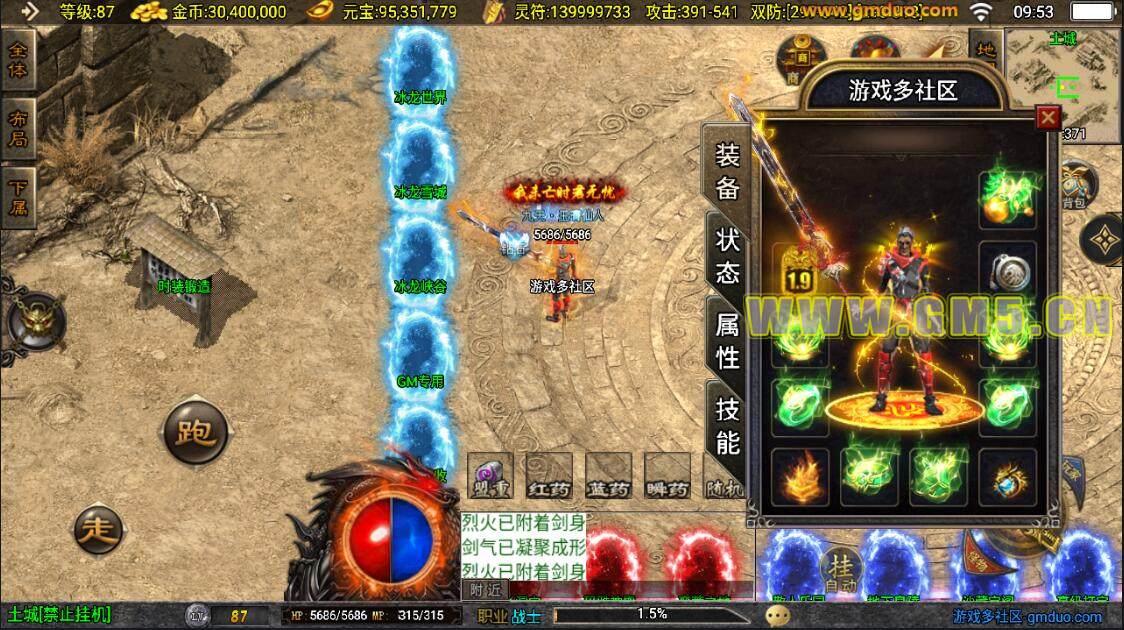The height and width of the screenshot is (630, 1124).
Task: Use the 蓝药 blue potion quick slot
Action: pyautogui.click(x=609, y=476)
